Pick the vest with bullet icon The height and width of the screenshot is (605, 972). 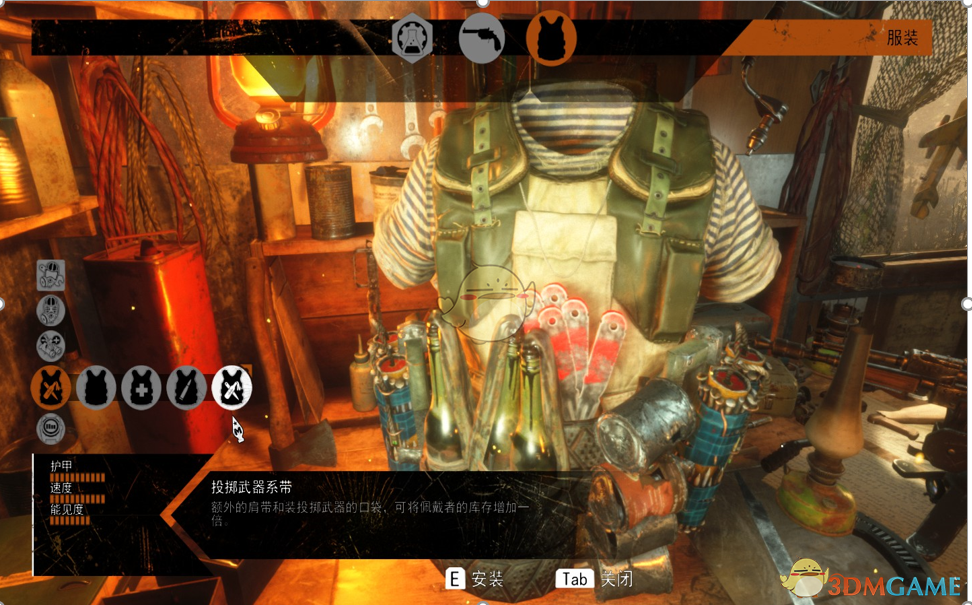pyautogui.click(x=186, y=387)
